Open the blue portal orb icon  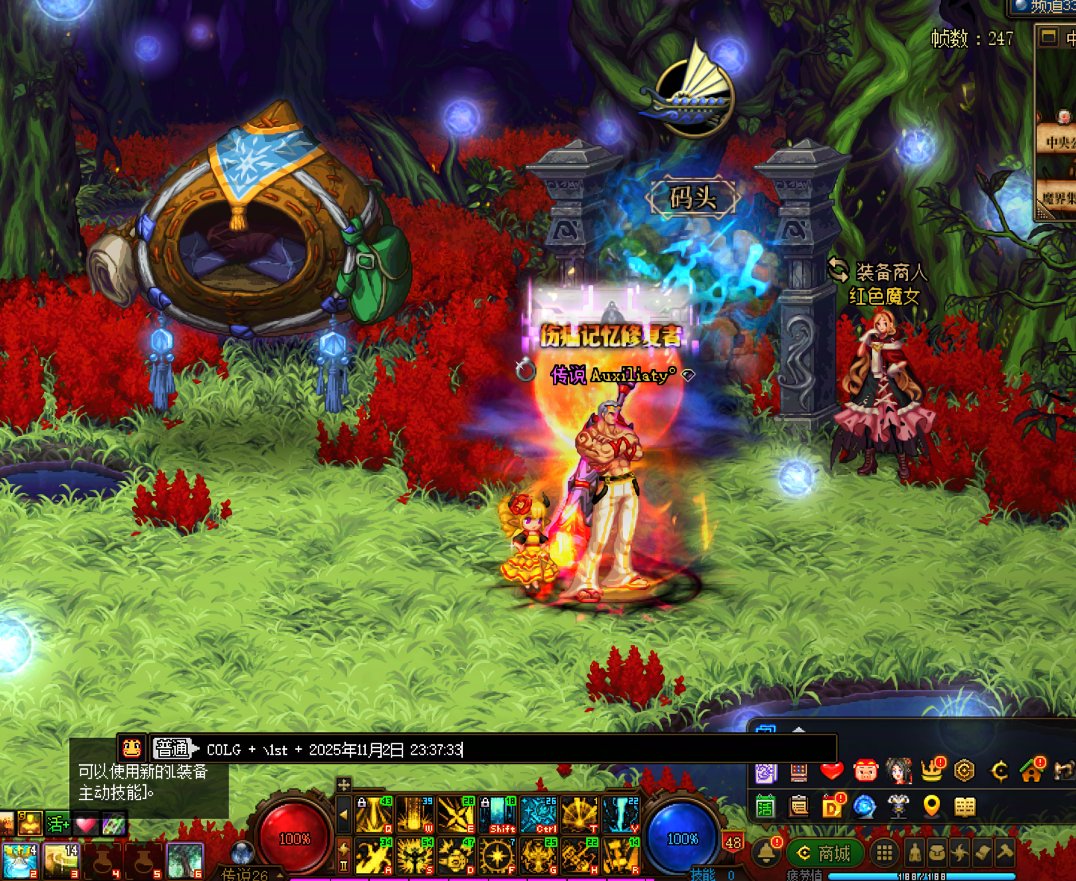(x=865, y=806)
